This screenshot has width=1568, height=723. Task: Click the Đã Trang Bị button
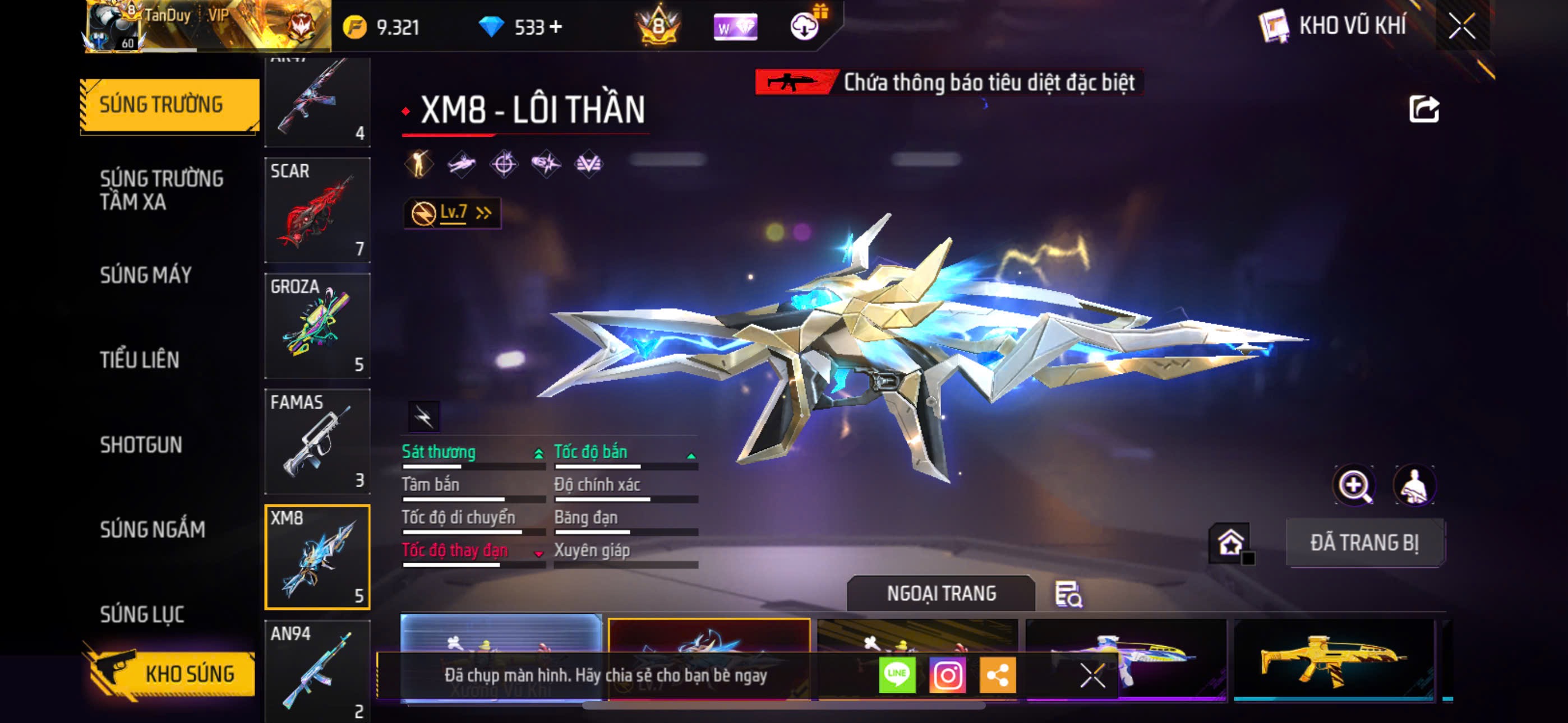(1364, 543)
